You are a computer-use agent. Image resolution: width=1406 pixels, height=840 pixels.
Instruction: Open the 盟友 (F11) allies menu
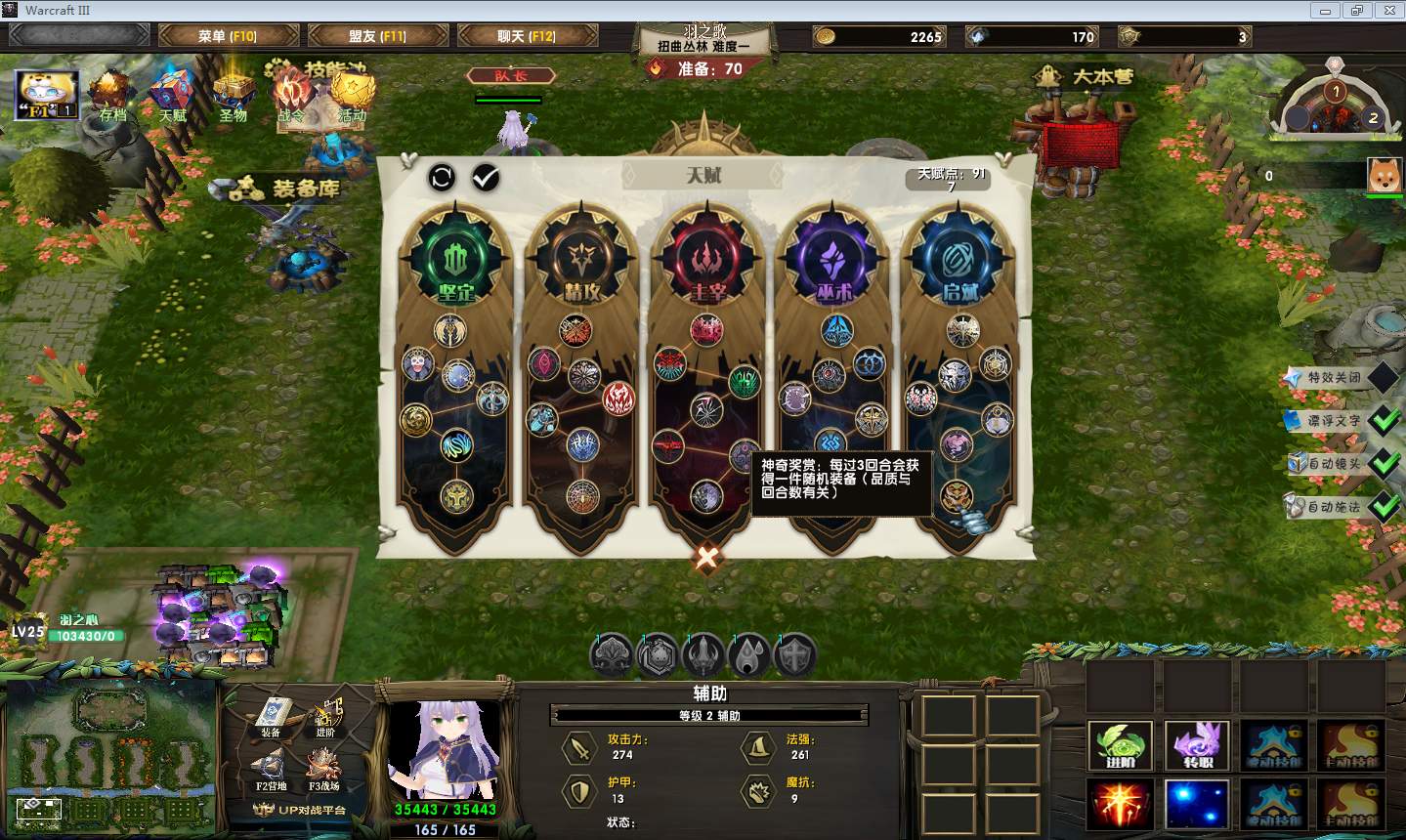coord(377,36)
